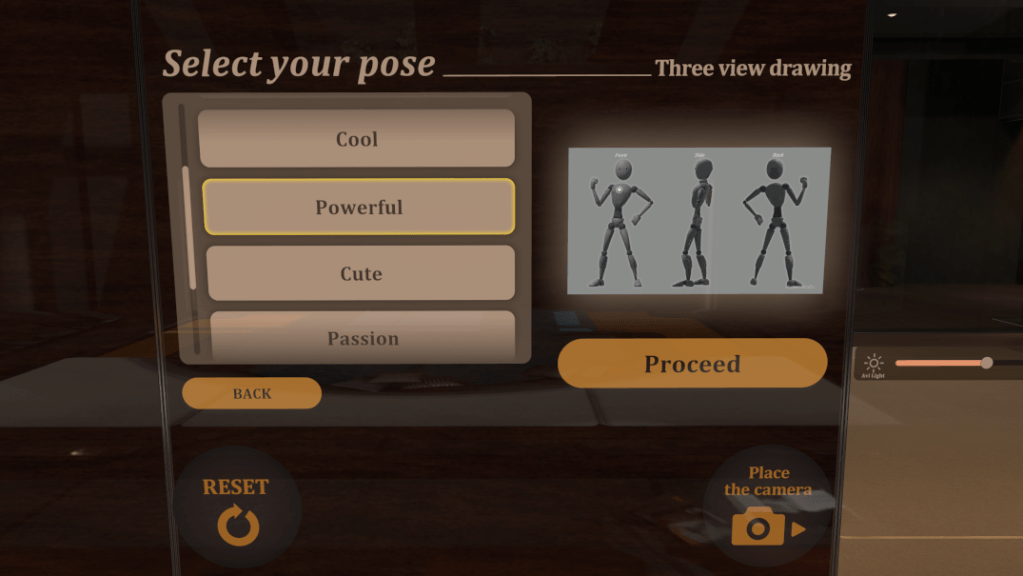
Task: Open the three view drawing thumbnail
Action: (699, 220)
